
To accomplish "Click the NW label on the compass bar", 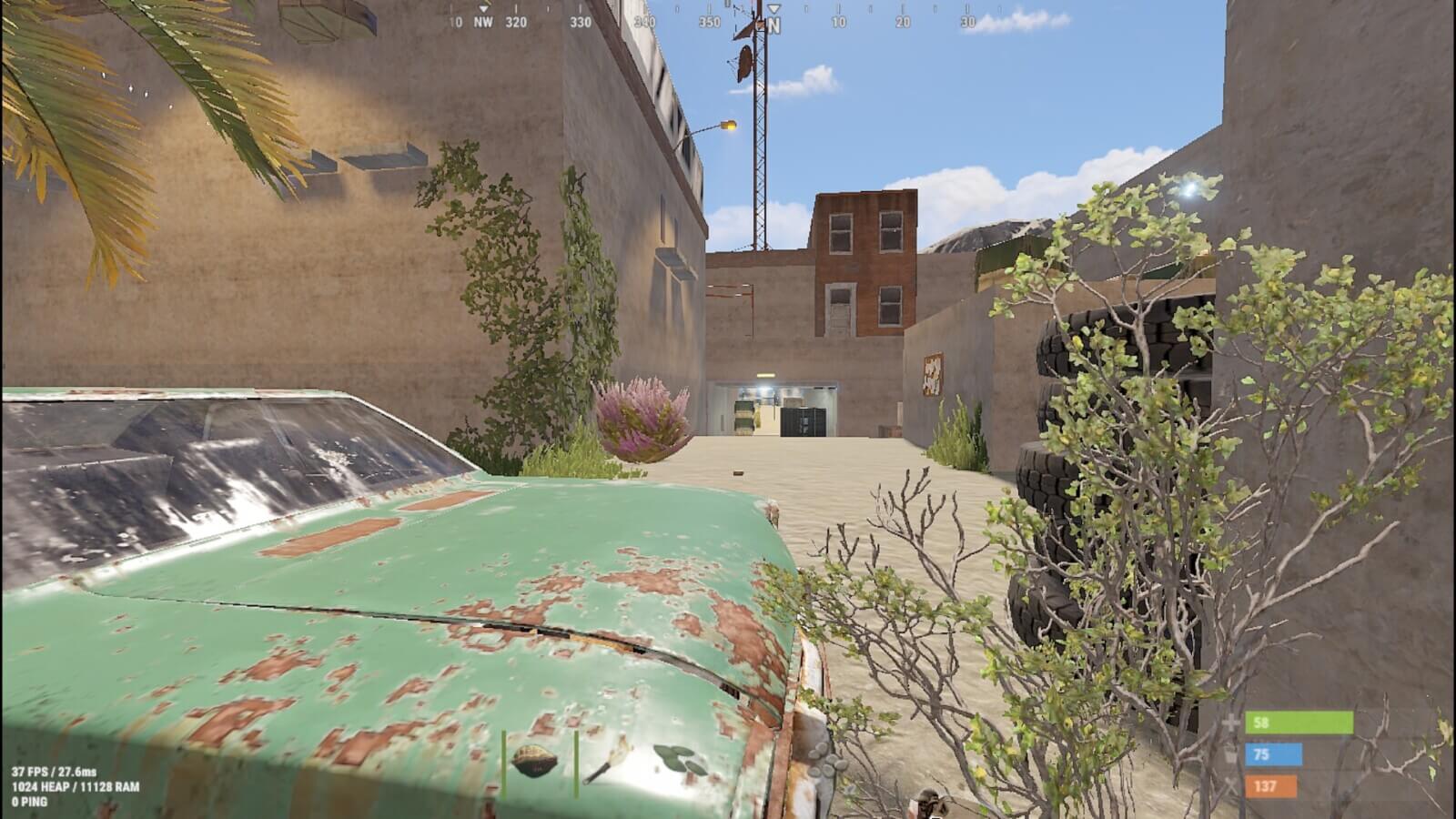I will tap(482, 22).
